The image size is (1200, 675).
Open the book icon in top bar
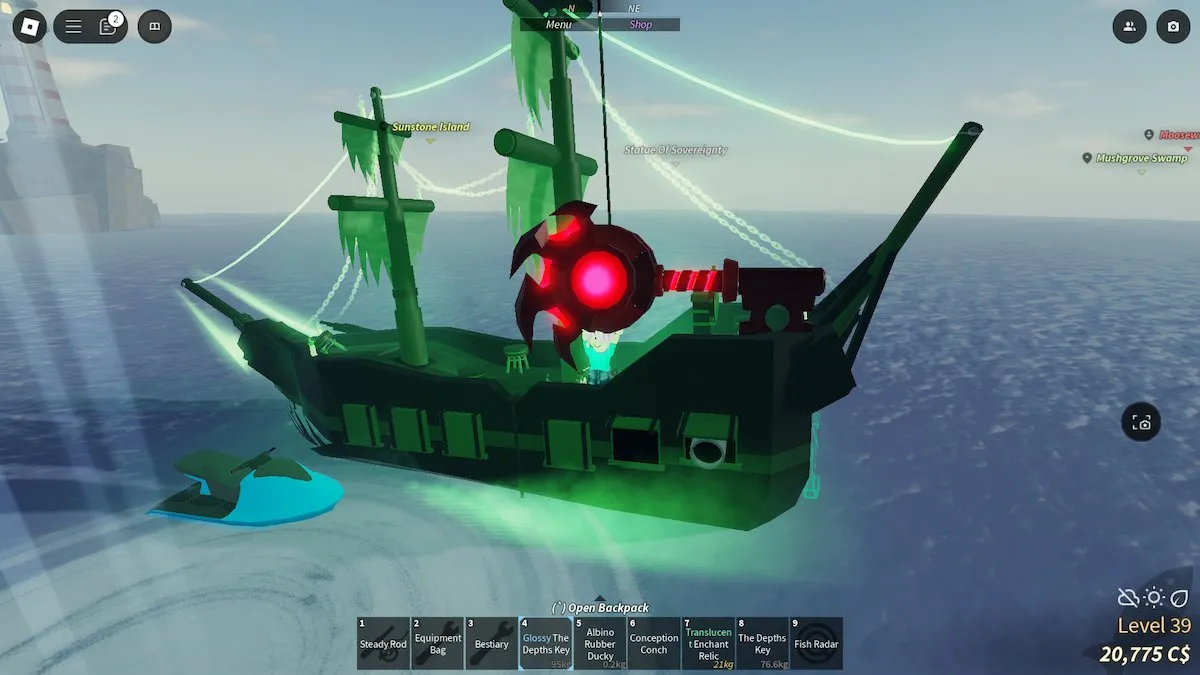(x=154, y=27)
